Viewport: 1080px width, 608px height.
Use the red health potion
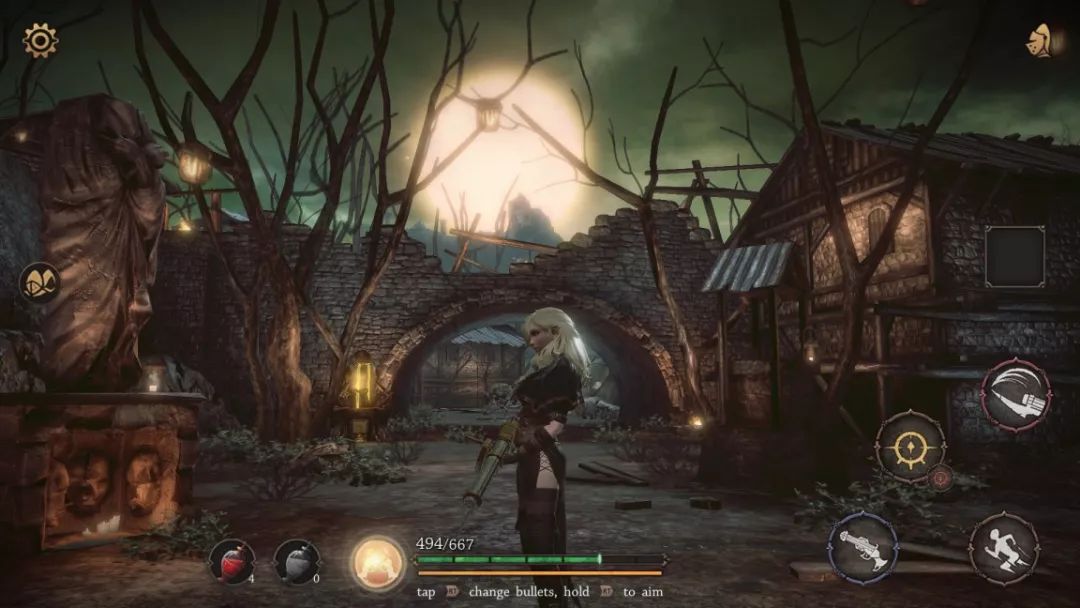coord(231,560)
